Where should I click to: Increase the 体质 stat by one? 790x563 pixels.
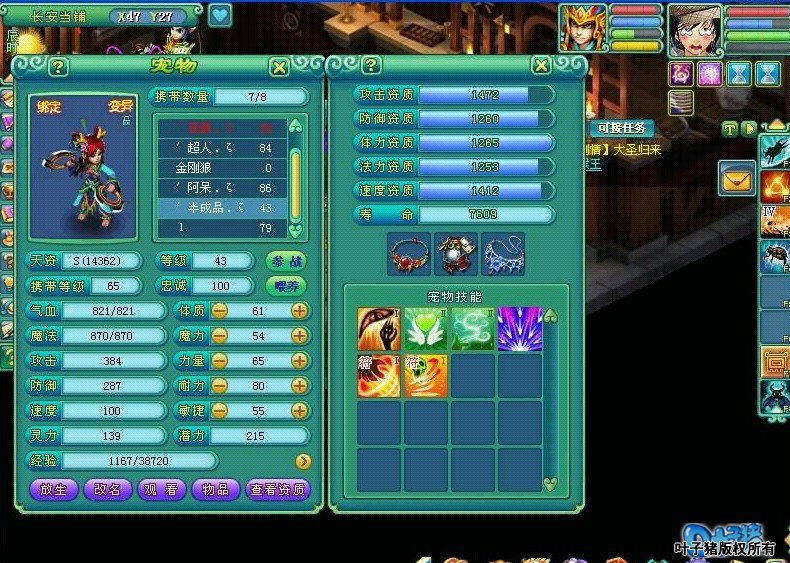pos(299,311)
